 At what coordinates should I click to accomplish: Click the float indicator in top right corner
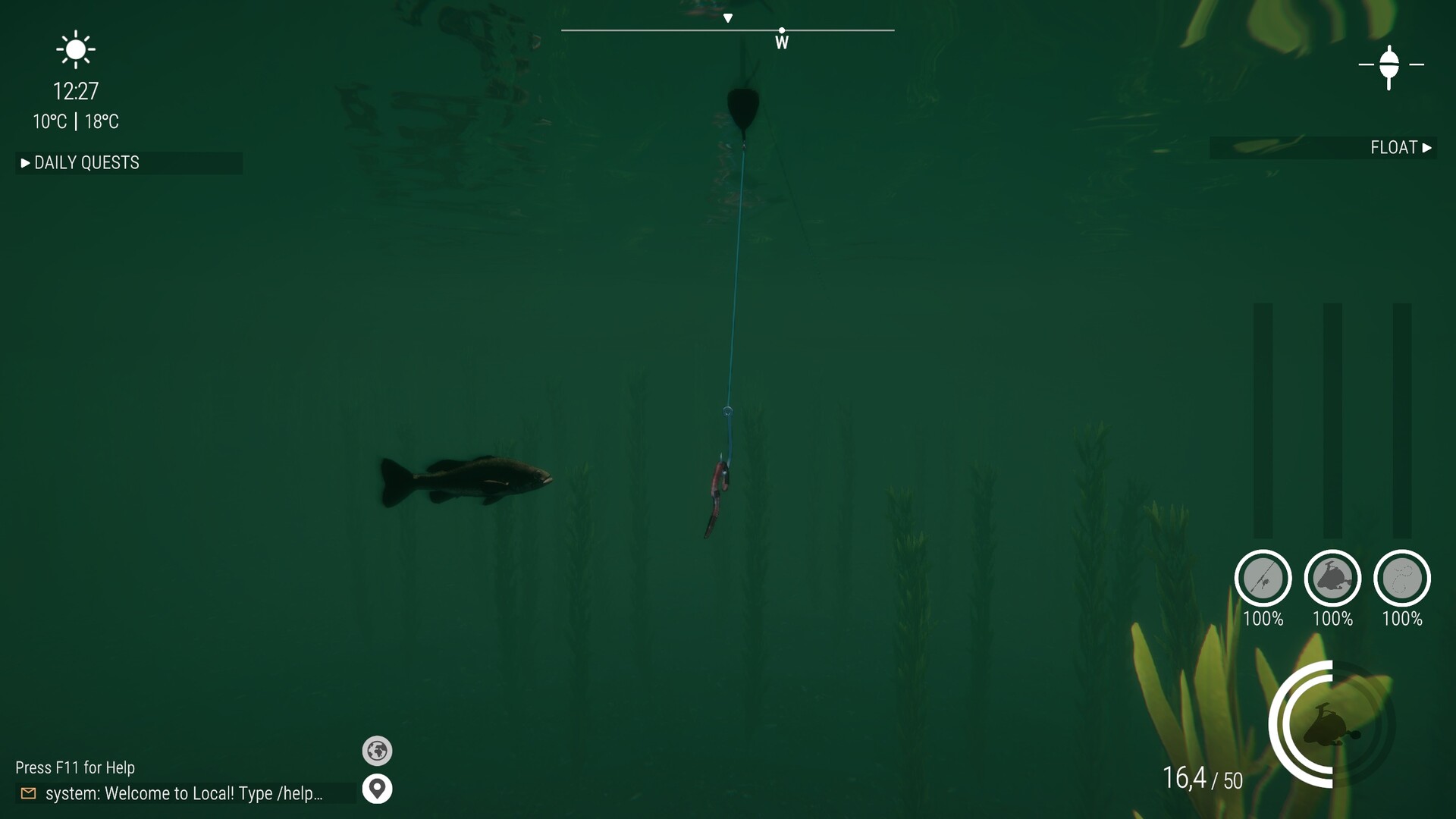point(1390,64)
